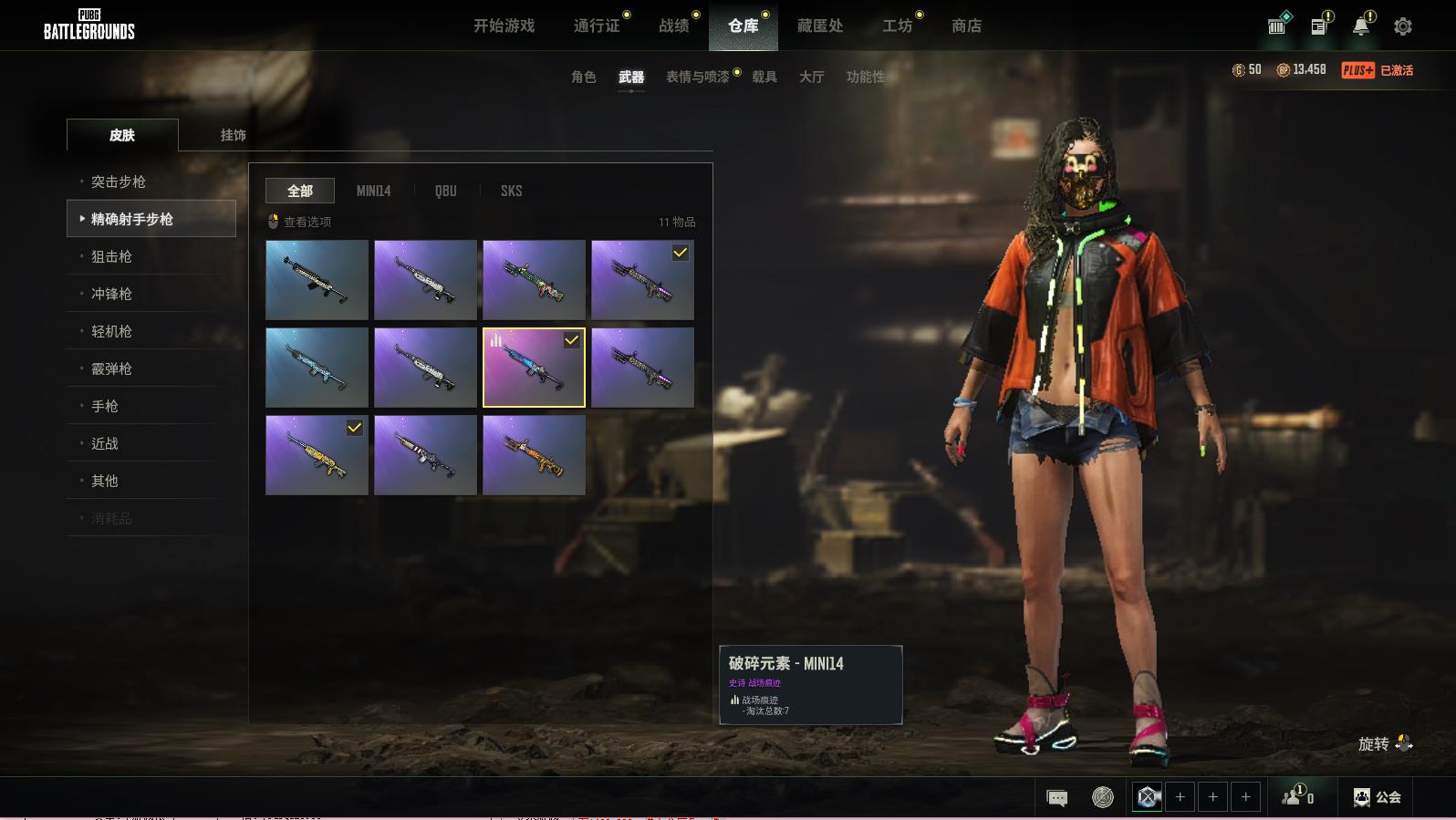Open the 战绩 career tab
1456x820 pixels.
click(x=674, y=26)
